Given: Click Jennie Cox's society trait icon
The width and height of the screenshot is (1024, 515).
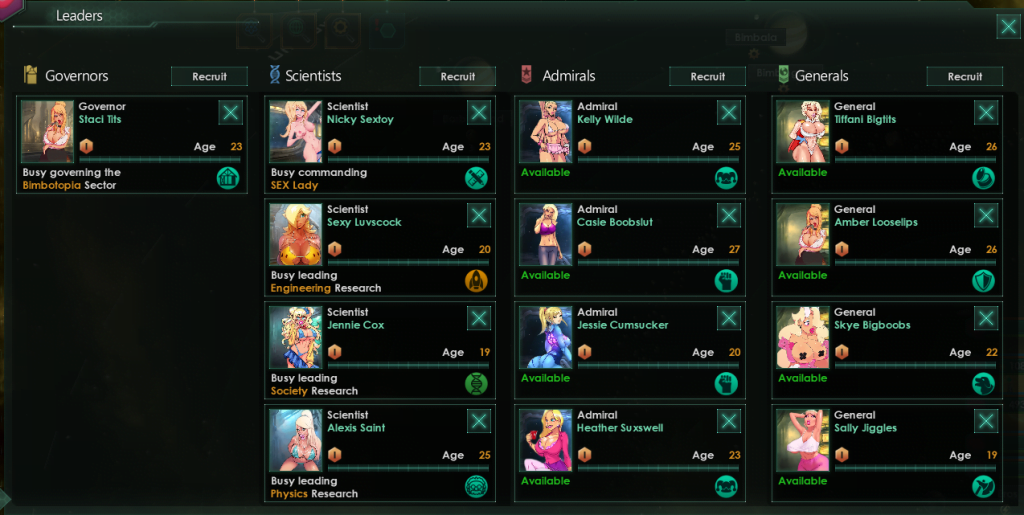Looking at the screenshot, I should 476,384.
